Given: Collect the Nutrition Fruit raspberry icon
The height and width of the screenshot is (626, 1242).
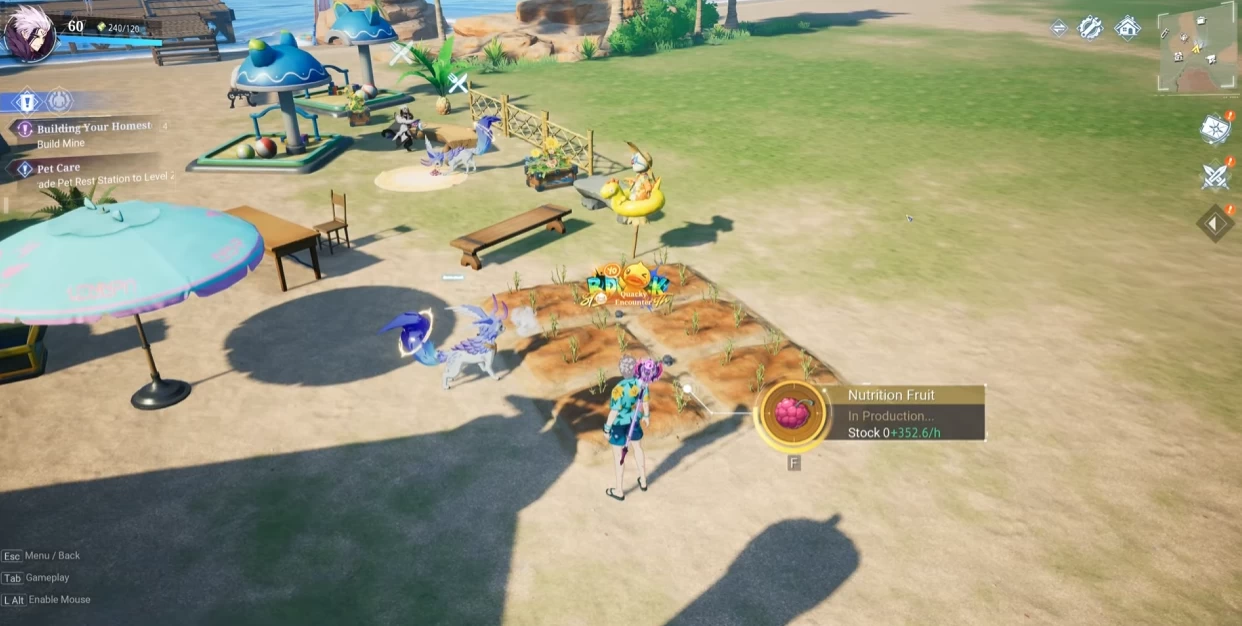Looking at the screenshot, I should [x=792, y=413].
